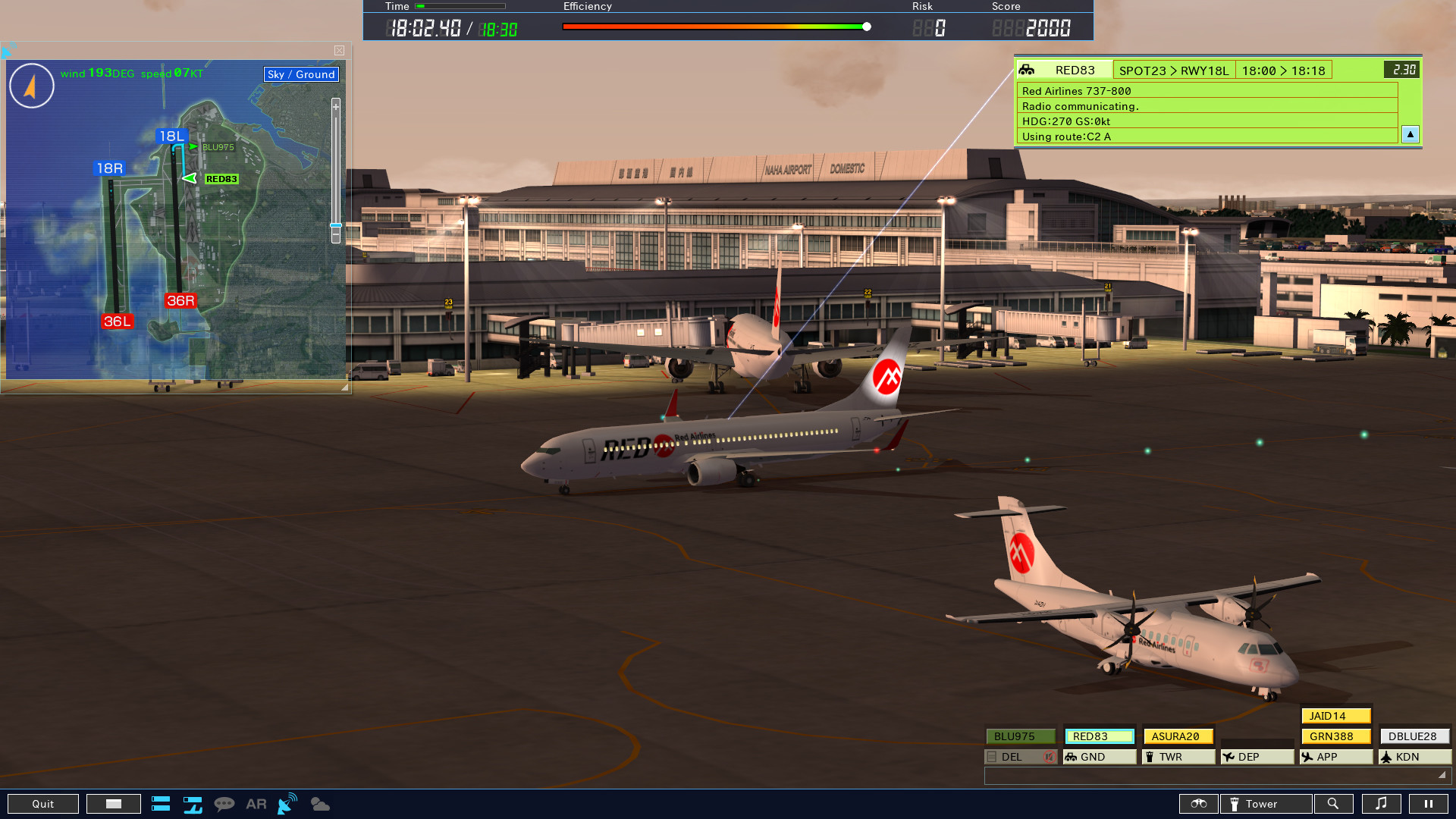Click the Quit button
The image size is (1456, 819).
click(x=42, y=803)
